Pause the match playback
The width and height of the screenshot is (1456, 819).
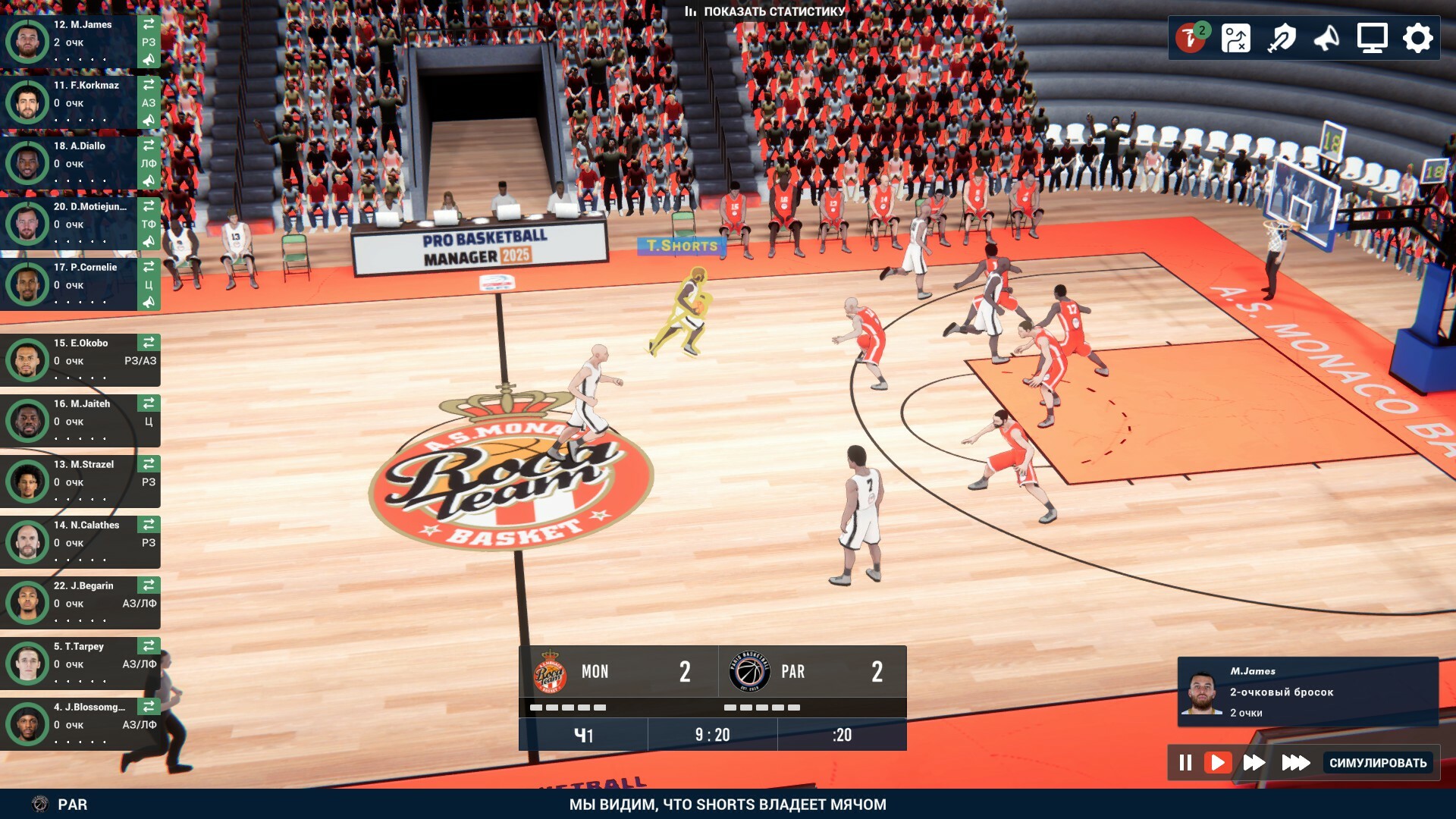[1185, 762]
